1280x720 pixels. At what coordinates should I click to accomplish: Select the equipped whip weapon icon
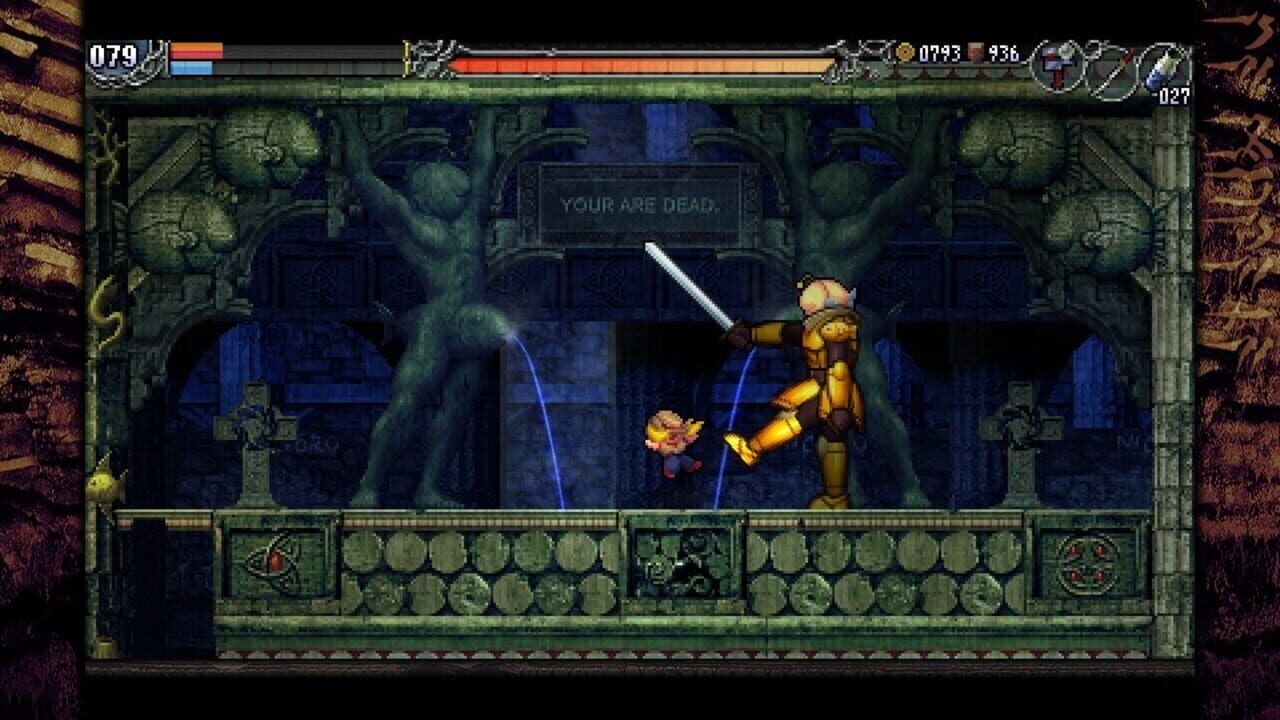[1055, 65]
